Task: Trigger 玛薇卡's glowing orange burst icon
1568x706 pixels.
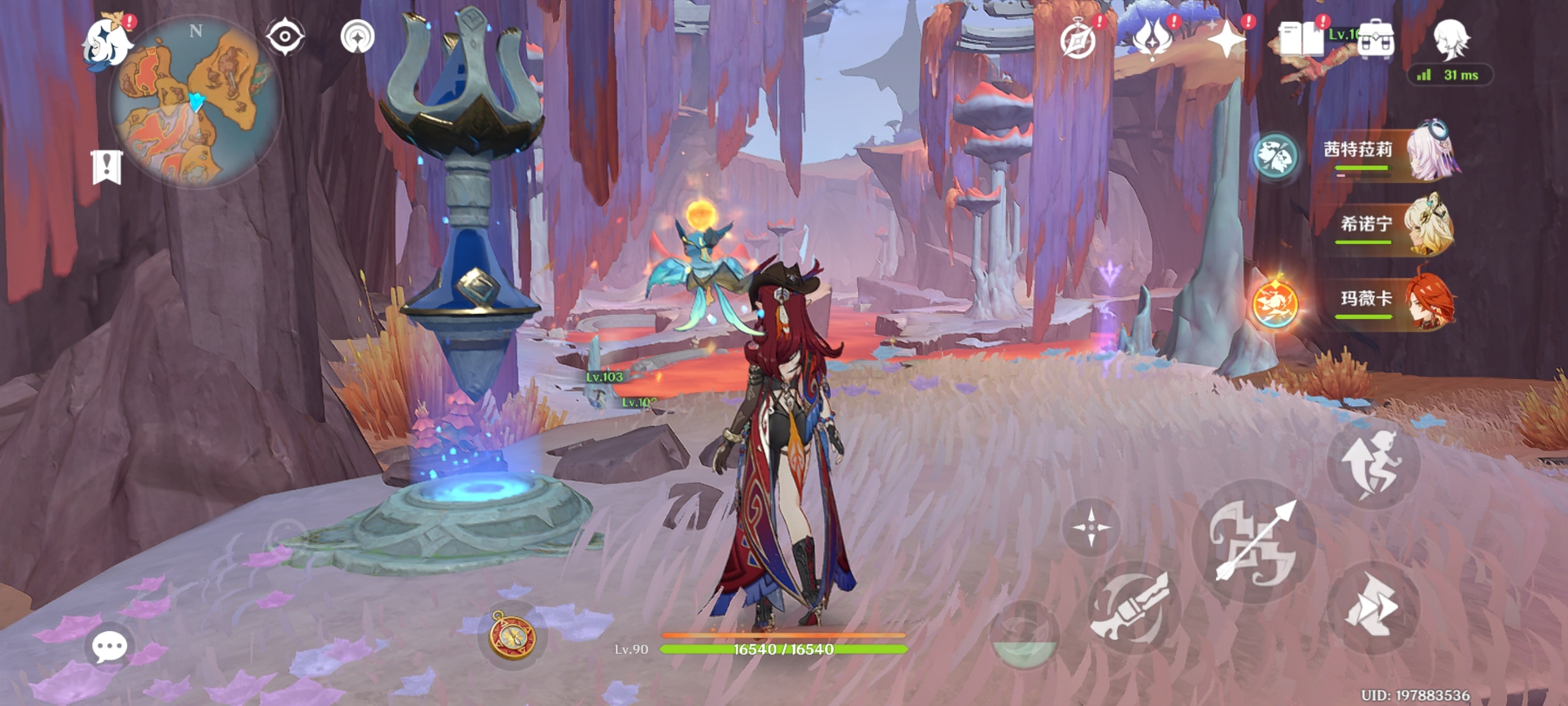Action: 1275,303
